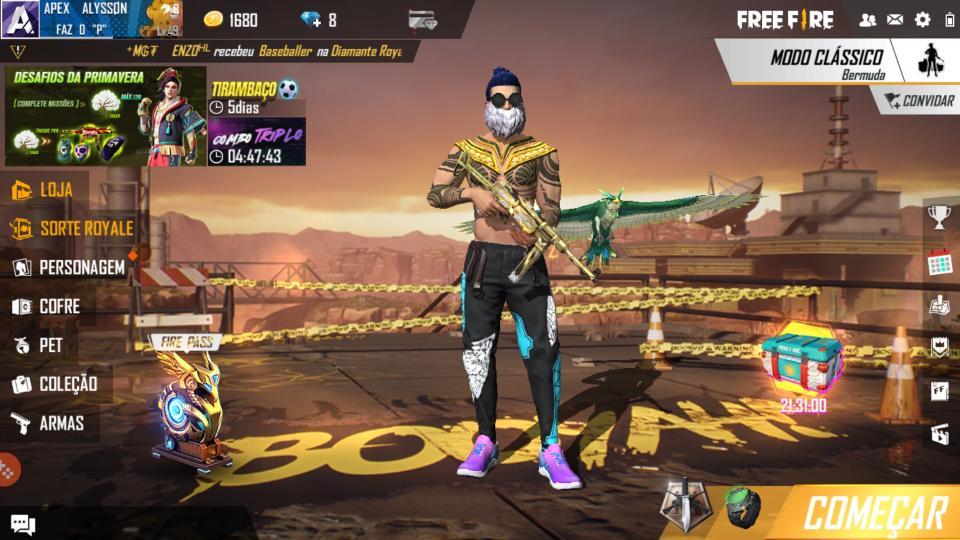Viewport: 960px width, 540px height.
Task: Open the friends list icon
Action: click(867, 19)
